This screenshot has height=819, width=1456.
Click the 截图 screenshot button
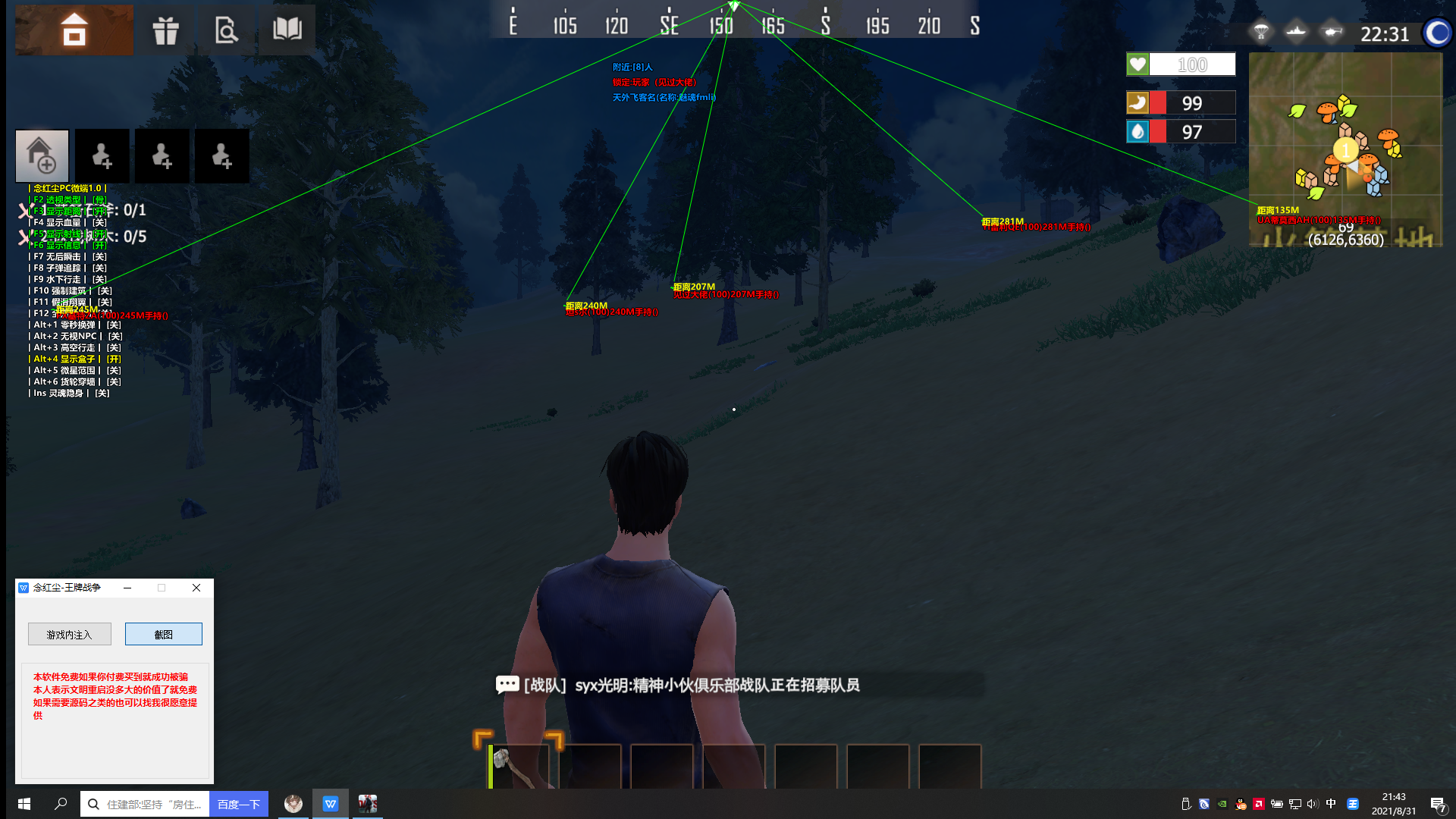(x=164, y=634)
